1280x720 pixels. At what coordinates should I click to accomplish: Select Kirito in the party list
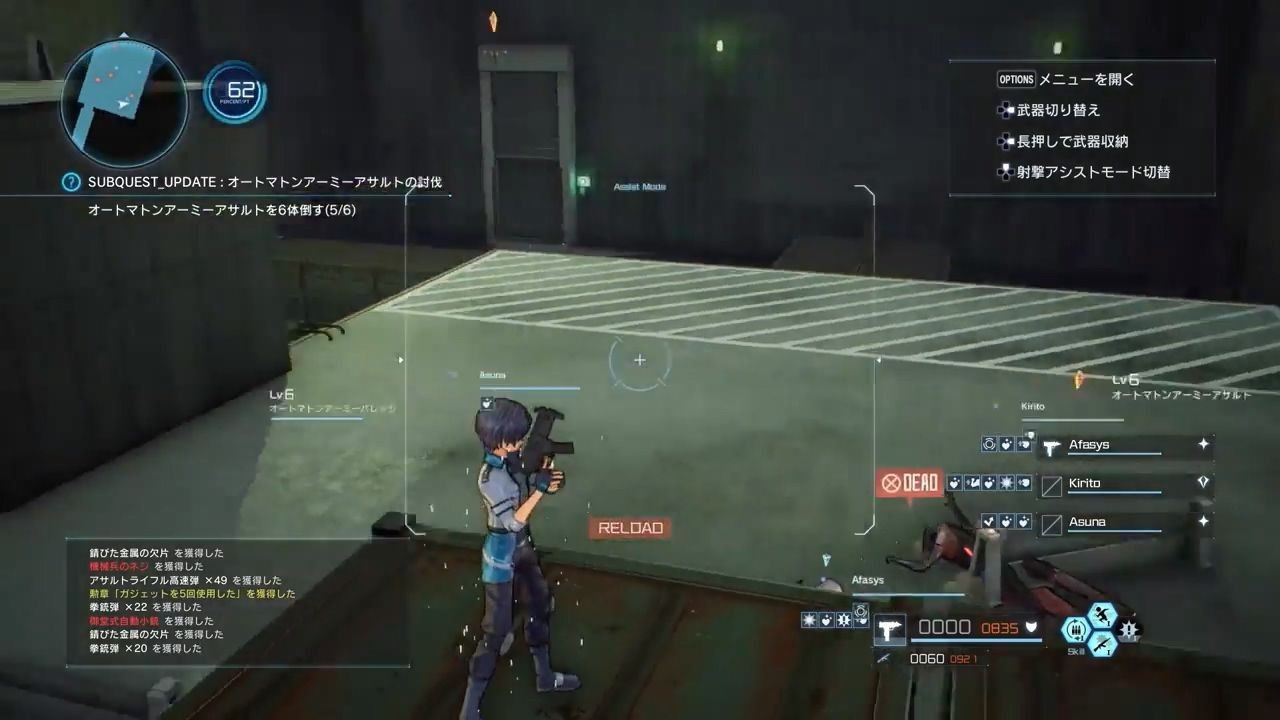click(x=1084, y=484)
